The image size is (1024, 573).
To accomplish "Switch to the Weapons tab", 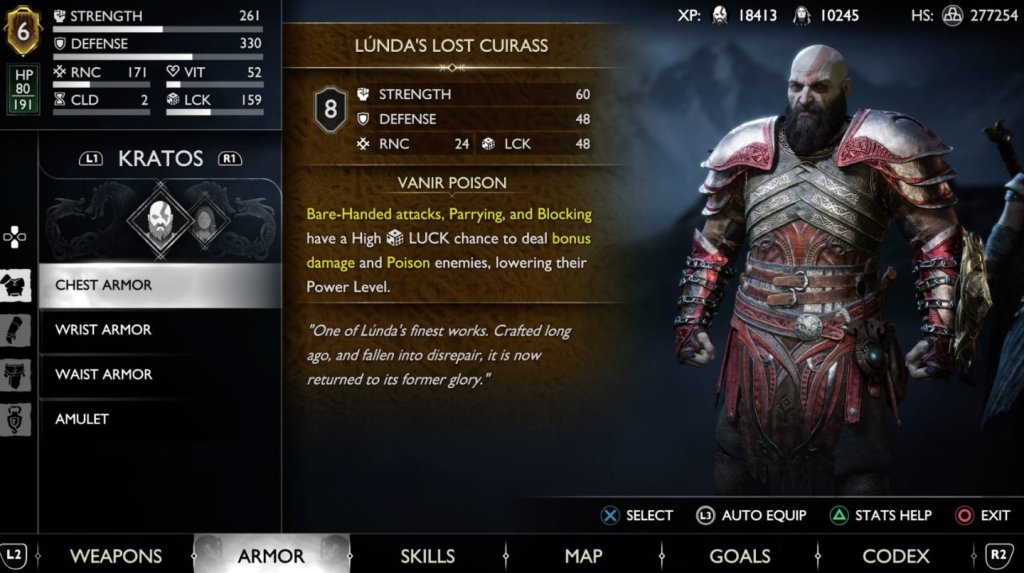I will coord(116,556).
